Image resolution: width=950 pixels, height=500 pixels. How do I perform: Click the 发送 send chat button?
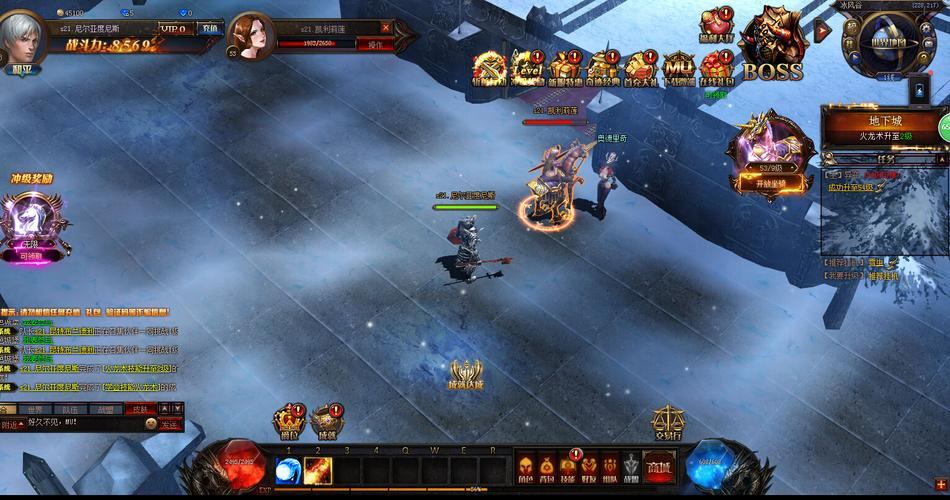click(169, 425)
